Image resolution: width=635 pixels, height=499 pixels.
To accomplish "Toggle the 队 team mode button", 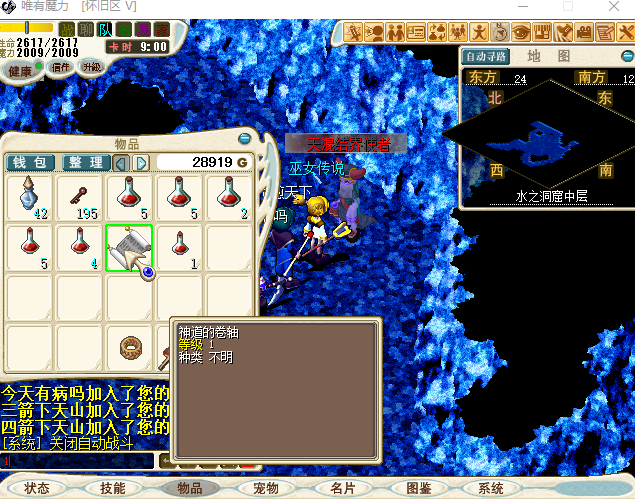I will (105, 29).
